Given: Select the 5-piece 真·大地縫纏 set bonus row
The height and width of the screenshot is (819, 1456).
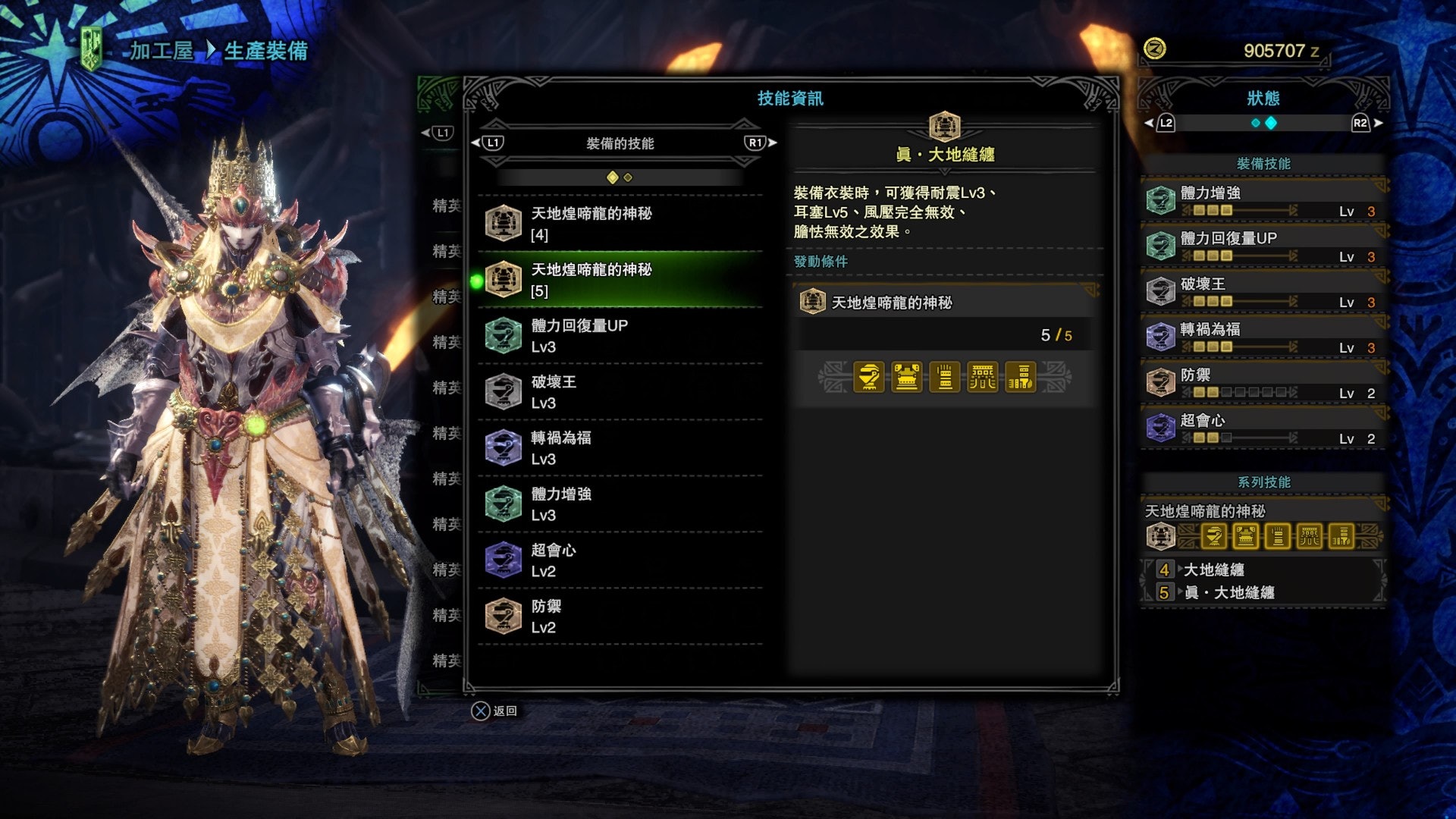Looking at the screenshot, I should pos(1263,592).
